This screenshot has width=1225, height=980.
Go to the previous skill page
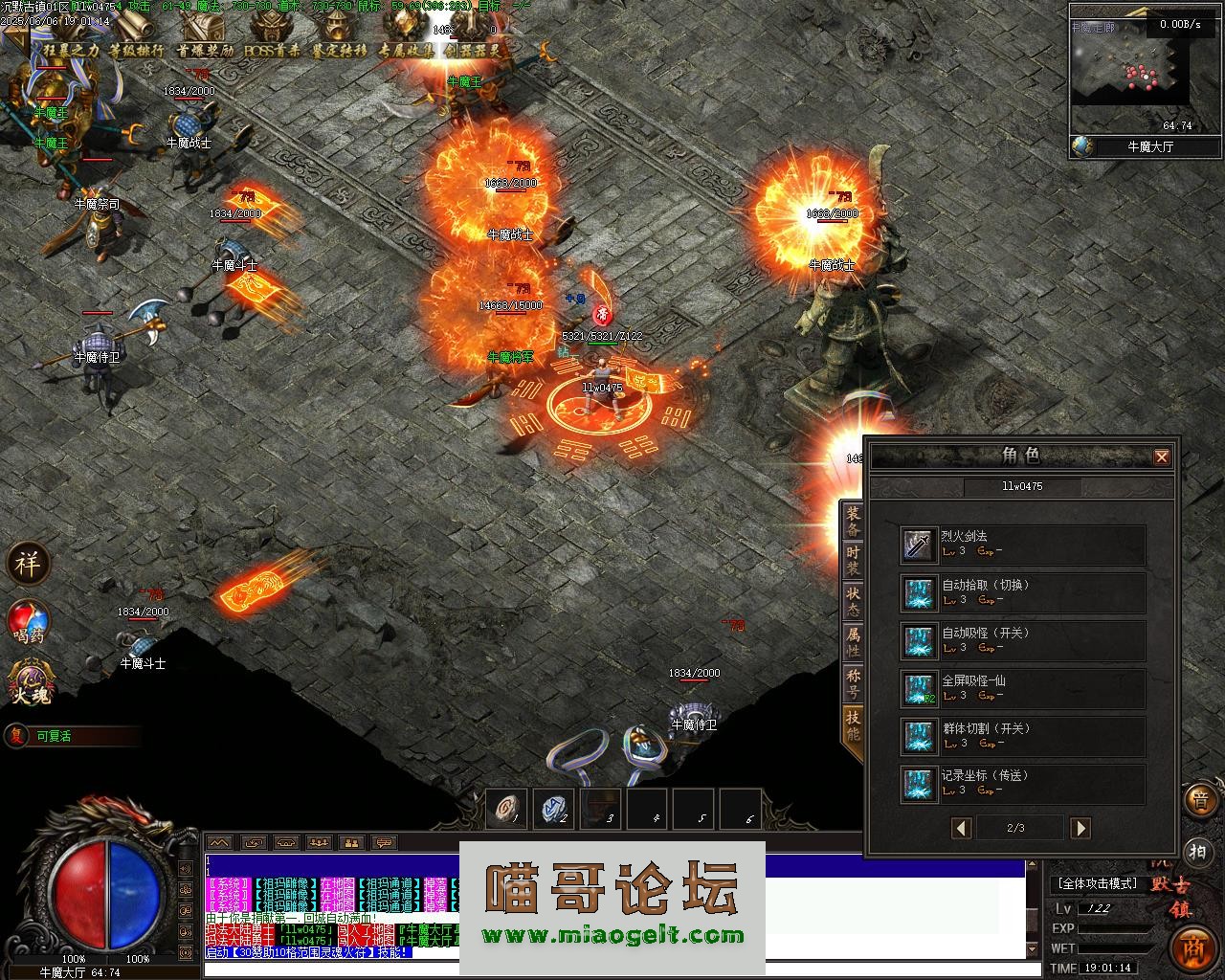tap(962, 828)
